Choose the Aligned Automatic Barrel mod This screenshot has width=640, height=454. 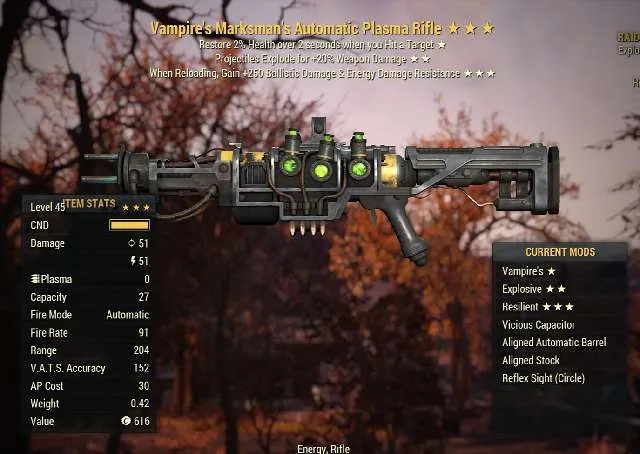click(x=553, y=342)
